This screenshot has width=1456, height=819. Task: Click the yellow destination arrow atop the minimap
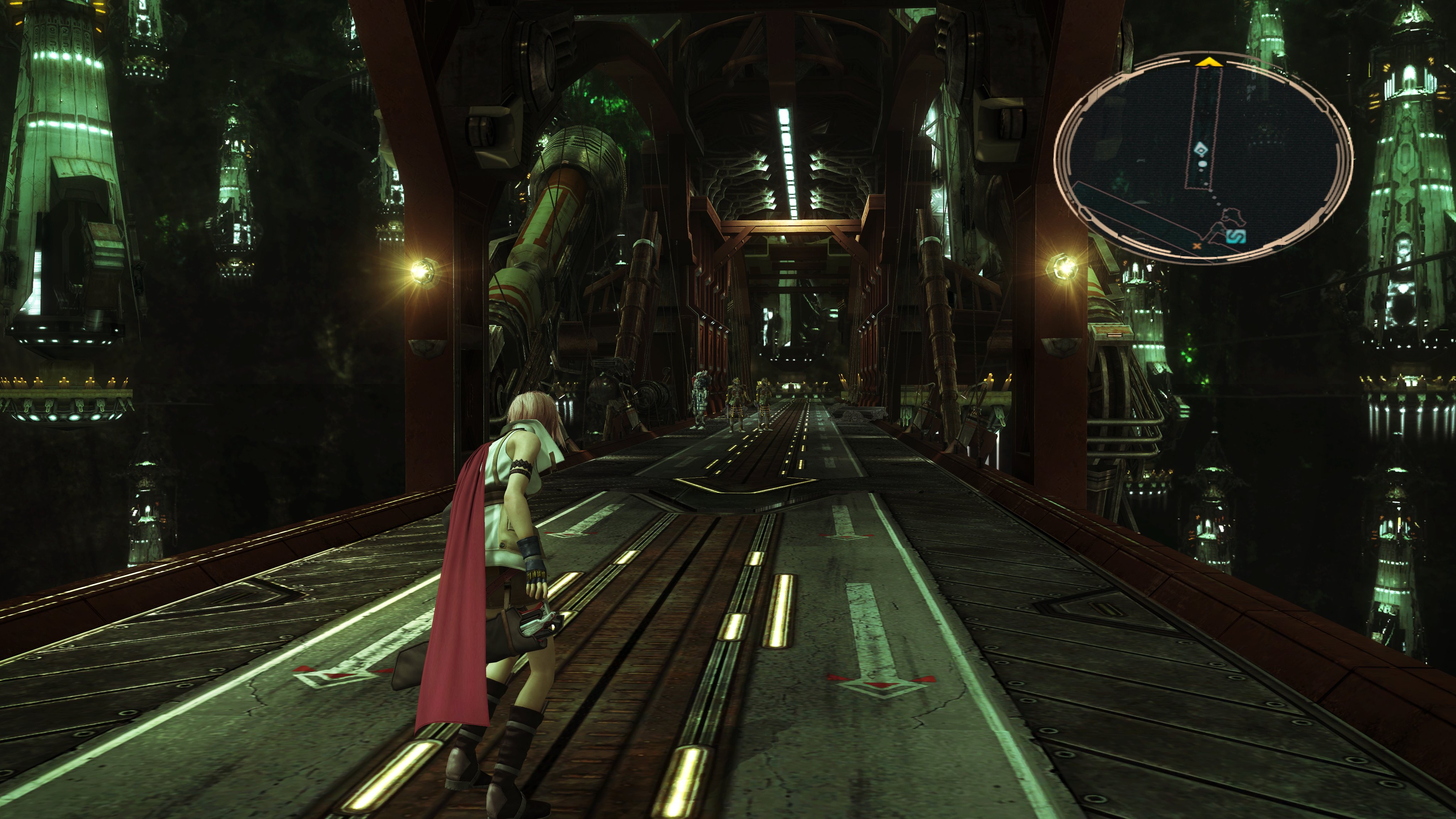click(1209, 62)
